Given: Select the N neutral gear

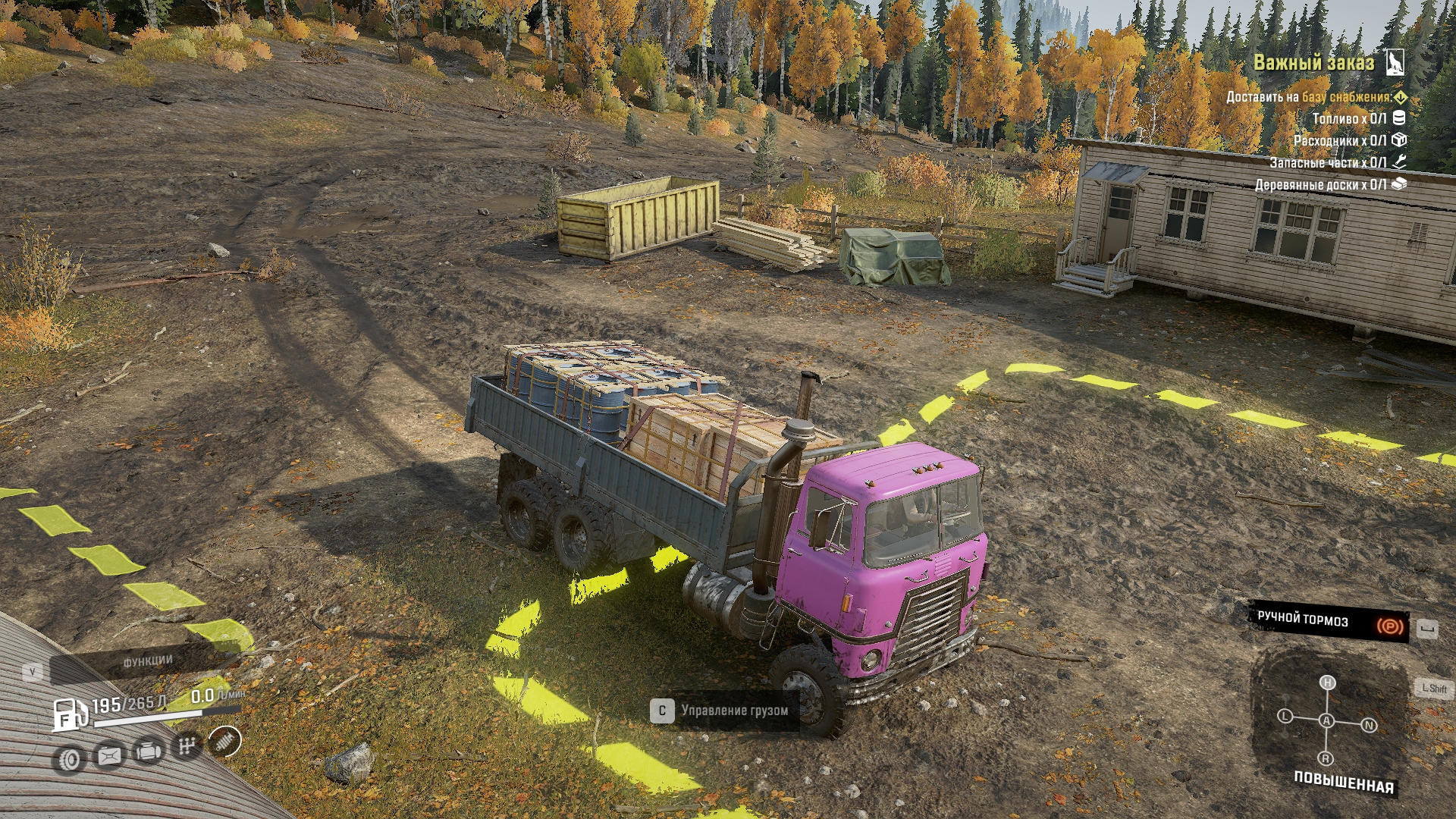Looking at the screenshot, I should pos(1369,726).
